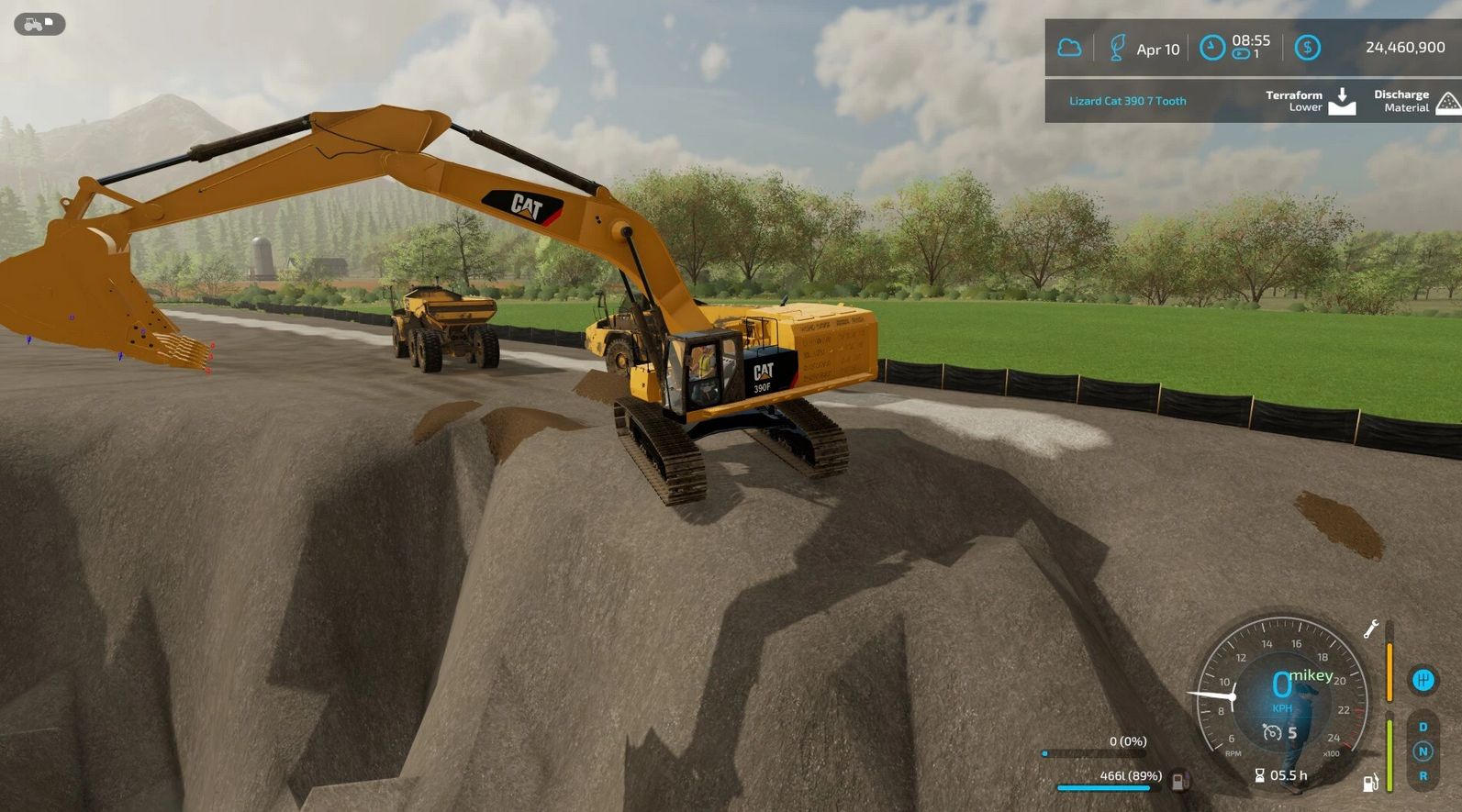Screen dimensions: 1462x812
Task: Shift into Drive (D)
Action: point(1423,727)
